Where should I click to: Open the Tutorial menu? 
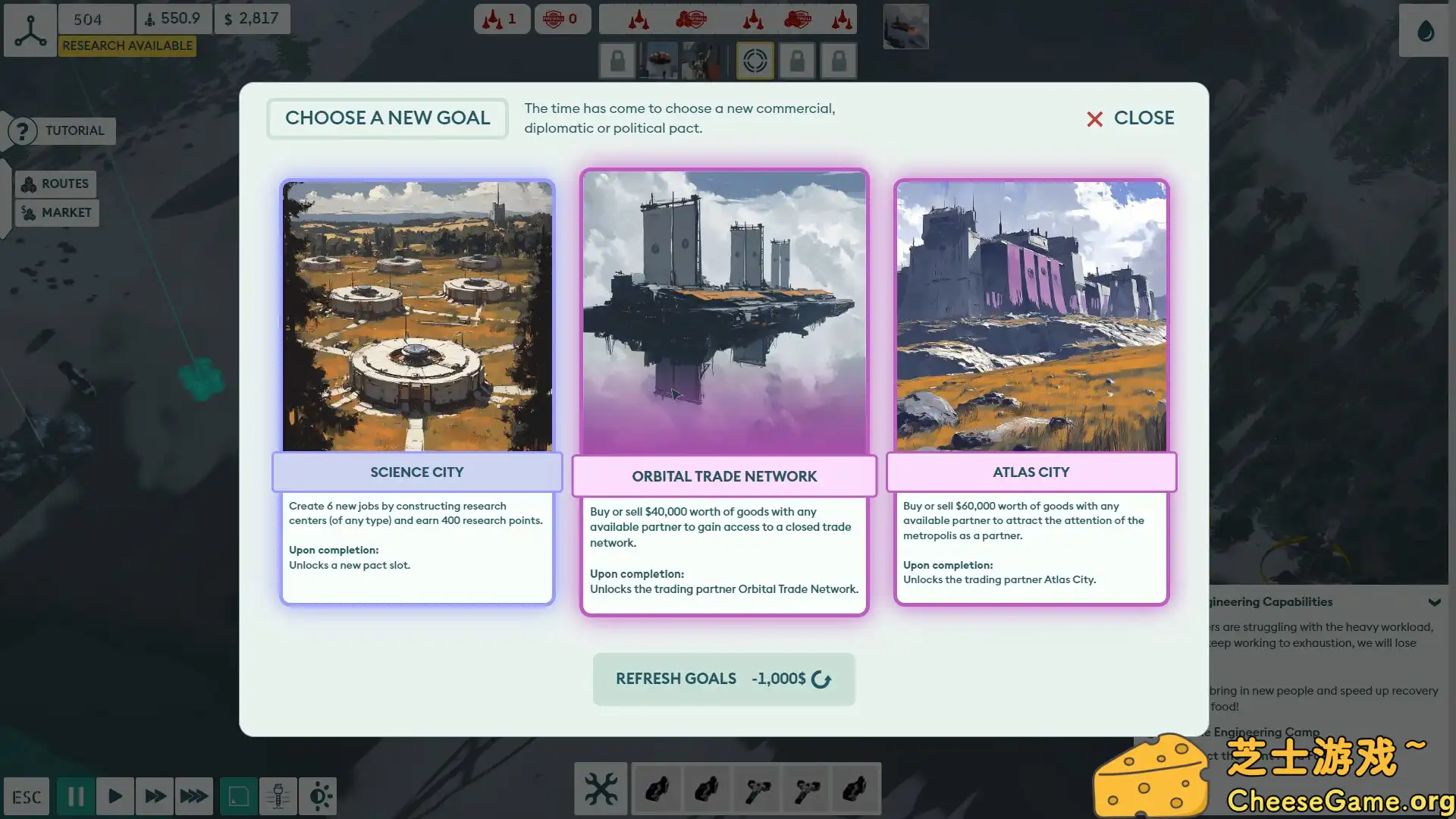61,130
